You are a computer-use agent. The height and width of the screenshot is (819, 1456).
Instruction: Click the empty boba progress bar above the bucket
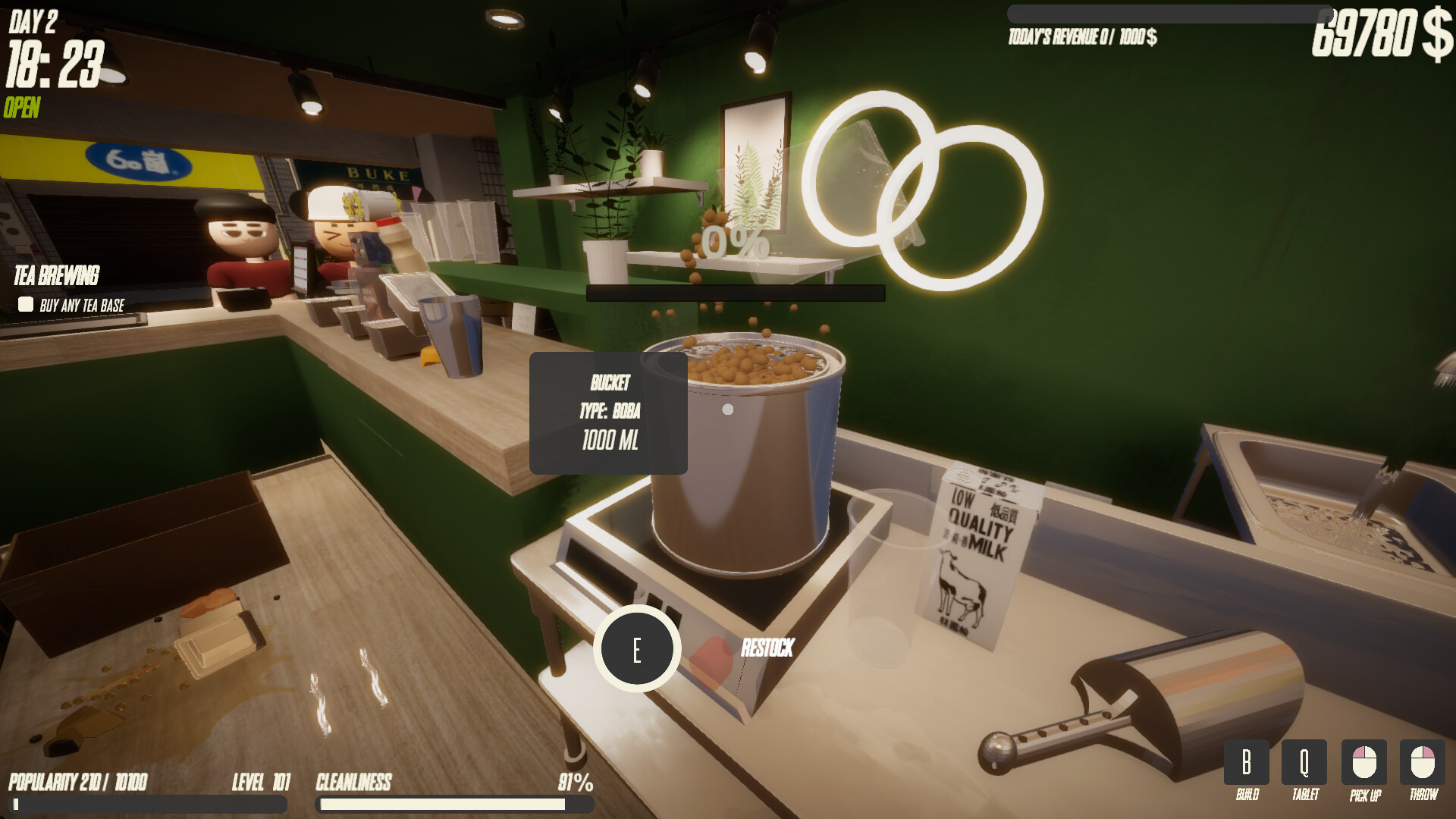pos(736,290)
